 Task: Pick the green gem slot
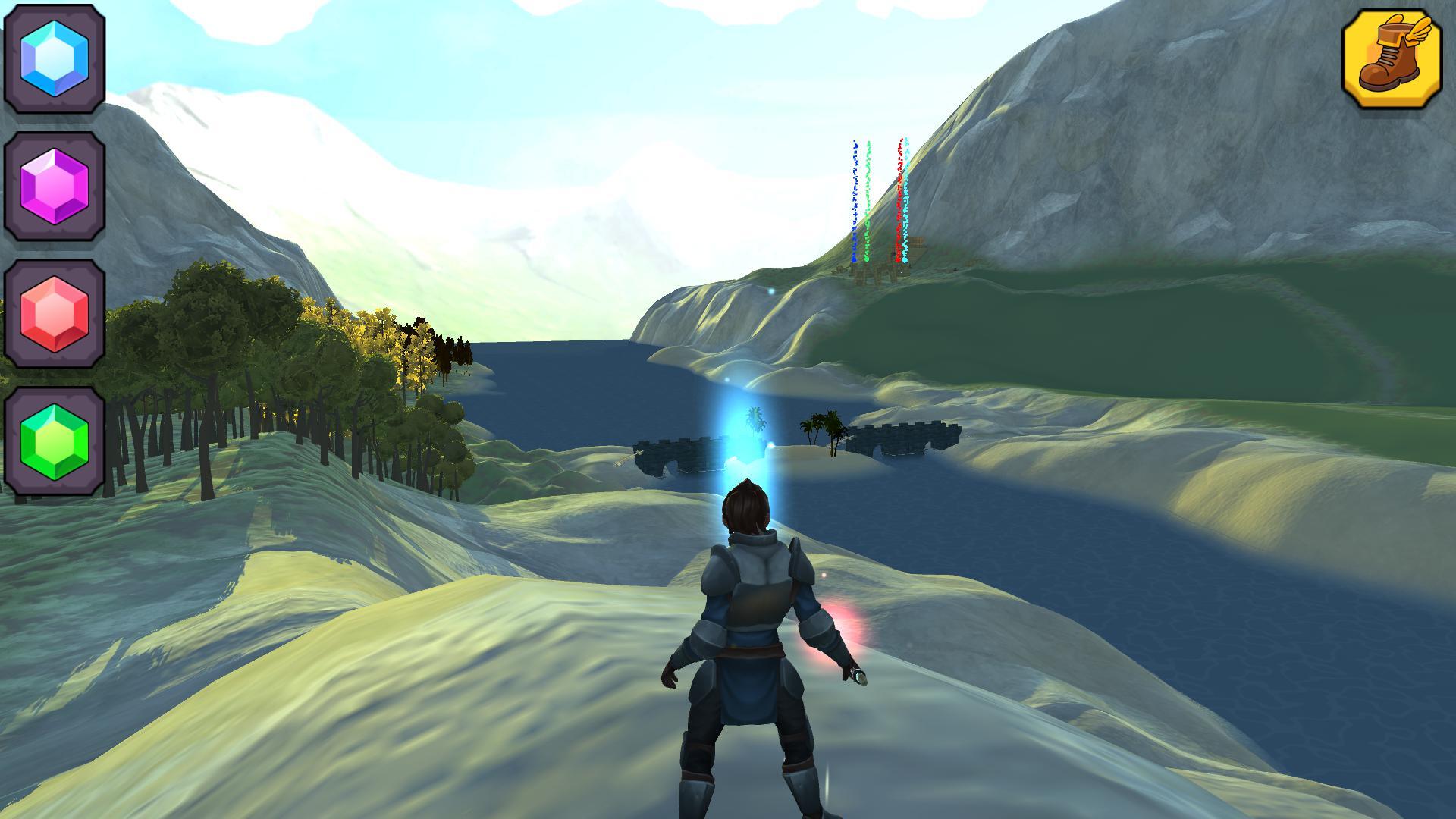pyautogui.click(x=55, y=441)
